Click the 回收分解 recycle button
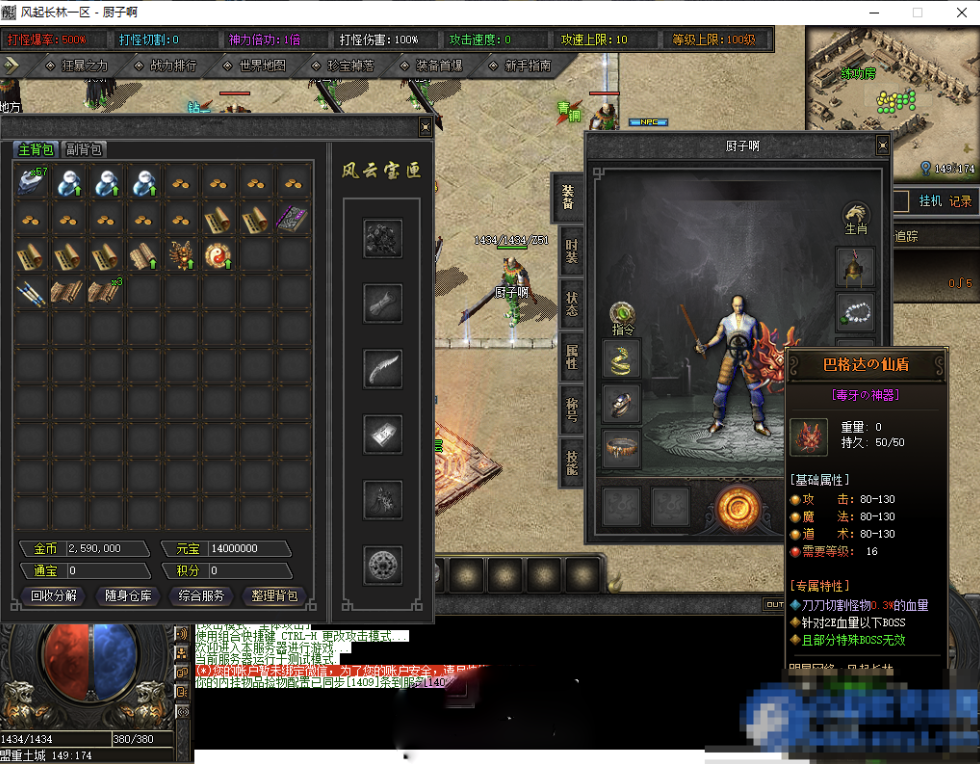 click(54, 596)
